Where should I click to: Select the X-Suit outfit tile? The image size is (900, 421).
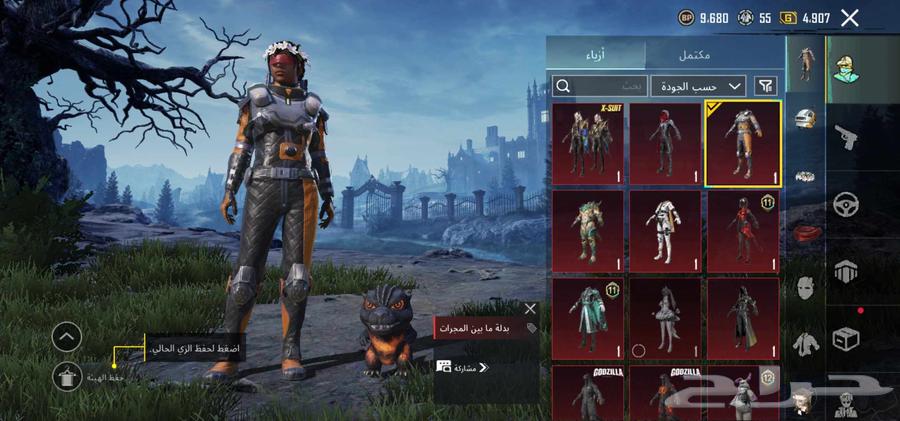click(x=588, y=143)
